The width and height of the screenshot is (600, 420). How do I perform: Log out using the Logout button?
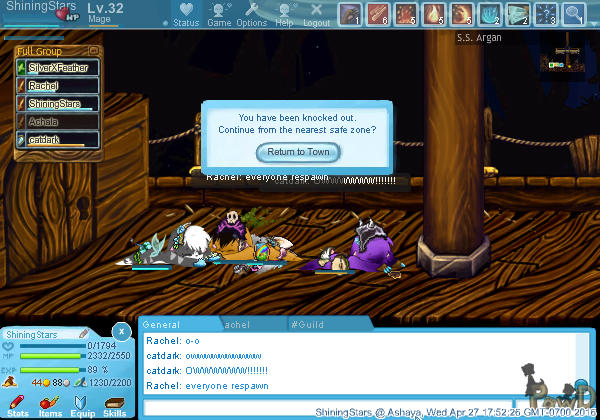point(316,15)
